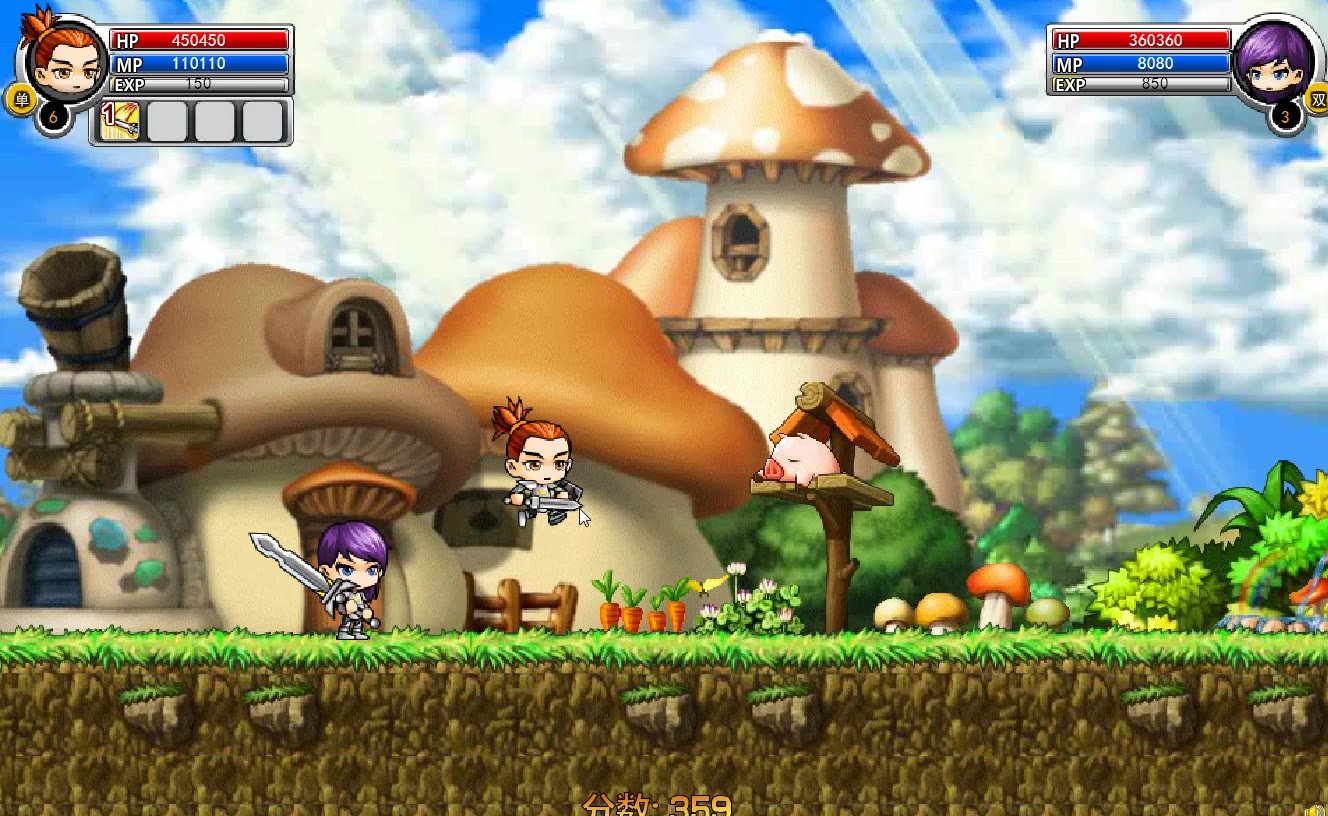Activate the sword slash skill in slot 1
Viewport: 1328px width, 816px height.
point(121,121)
